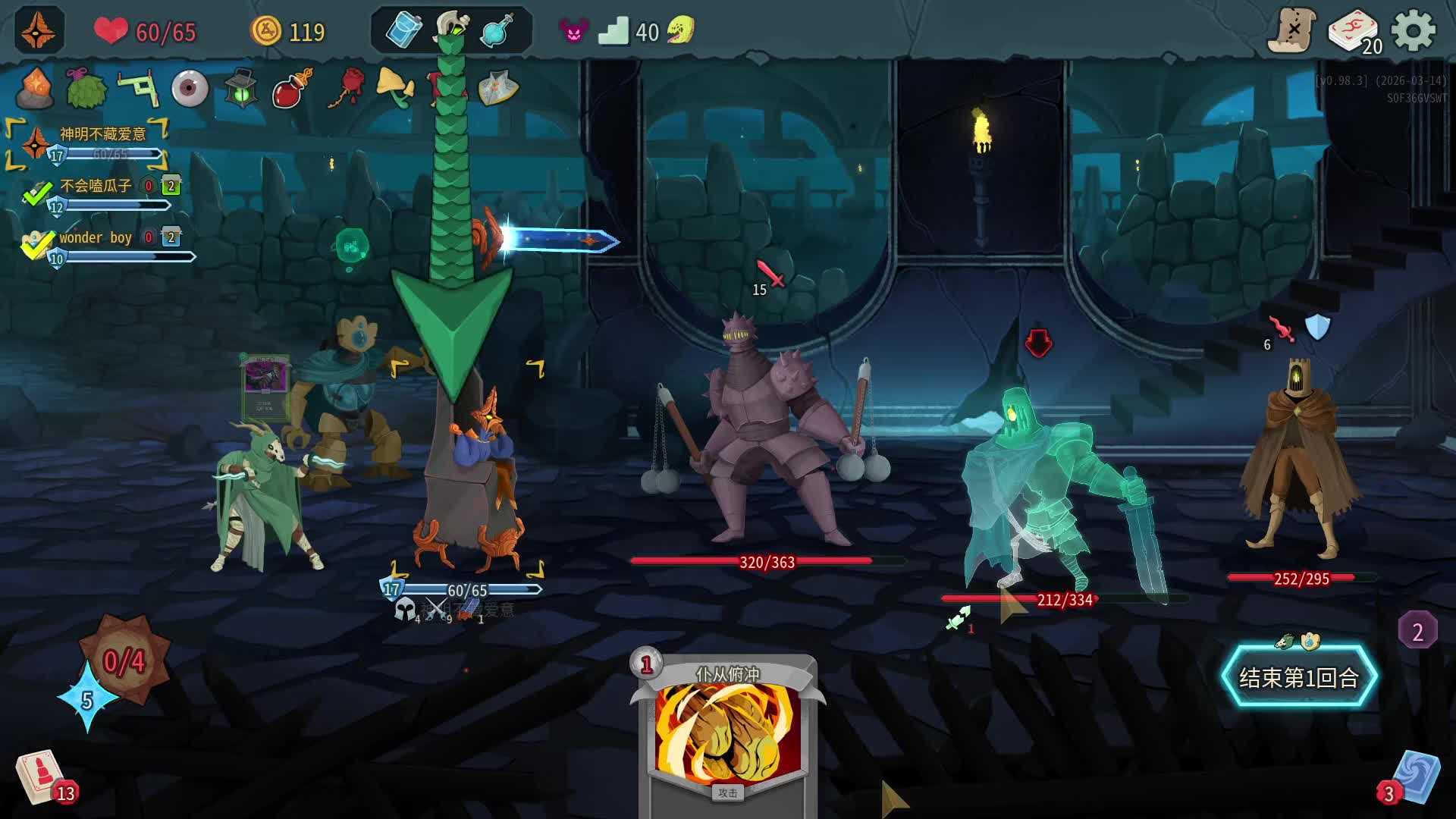Select the teal round flask potion
1456x819 pixels.
point(497,31)
